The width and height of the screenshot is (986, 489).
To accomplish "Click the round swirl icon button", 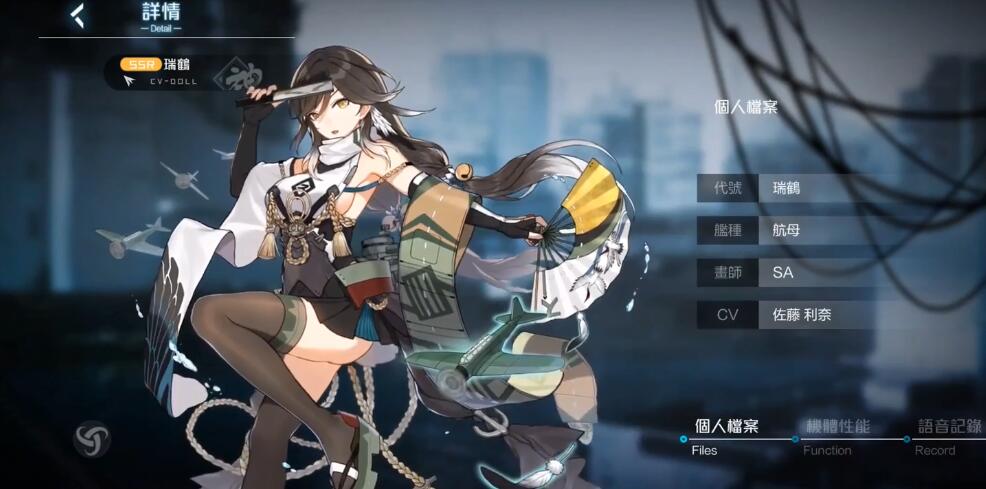I will tap(91, 440).
